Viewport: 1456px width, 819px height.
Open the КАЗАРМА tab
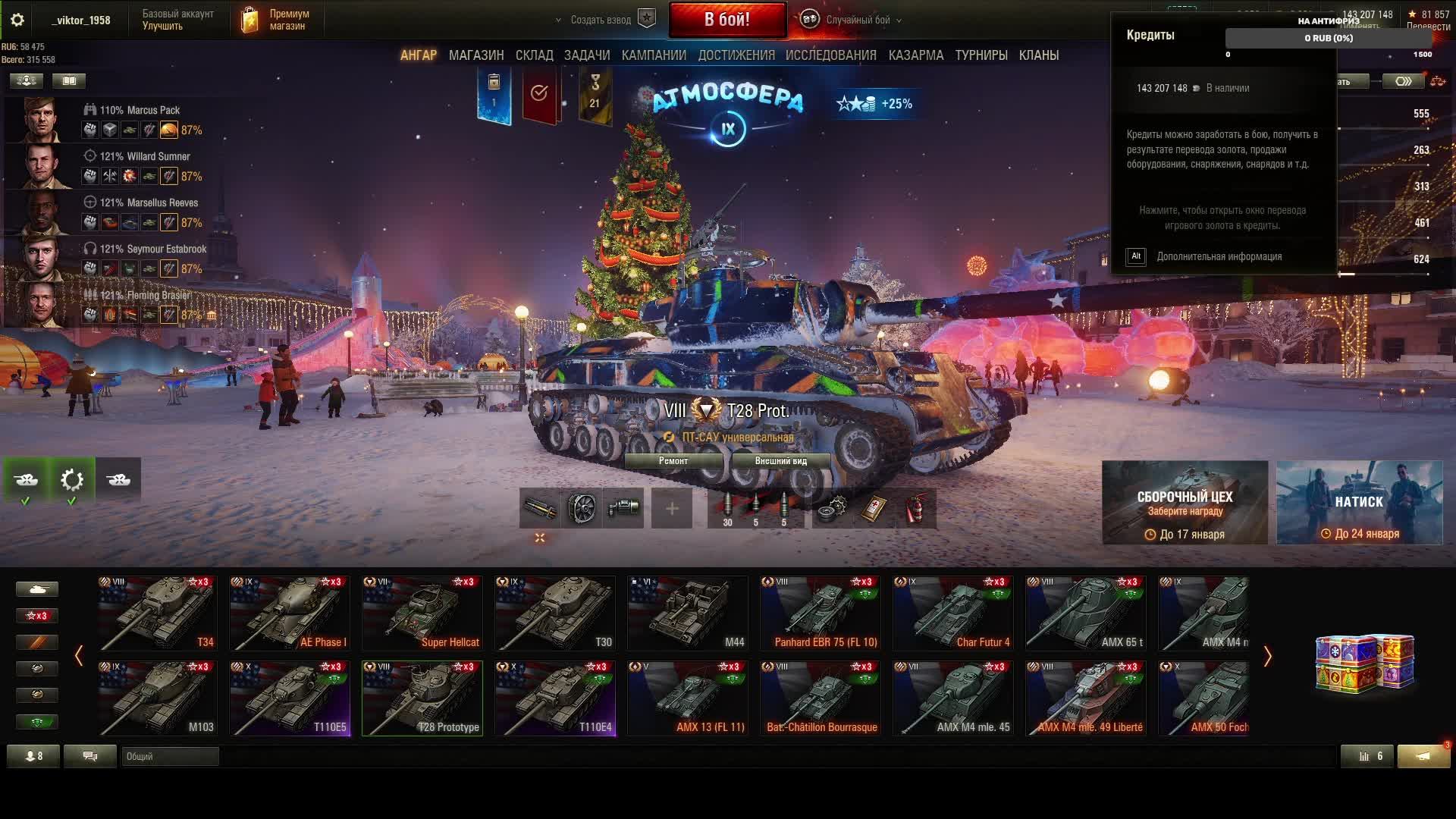(916, 55)
